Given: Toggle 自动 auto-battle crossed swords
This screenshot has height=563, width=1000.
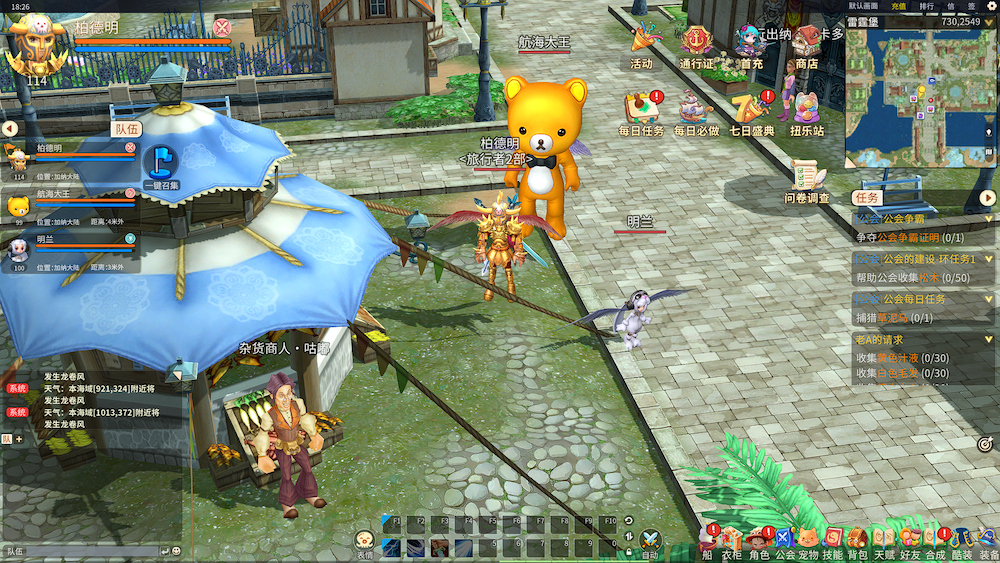Looking at the screenshot, I should (x=650, y=540).
